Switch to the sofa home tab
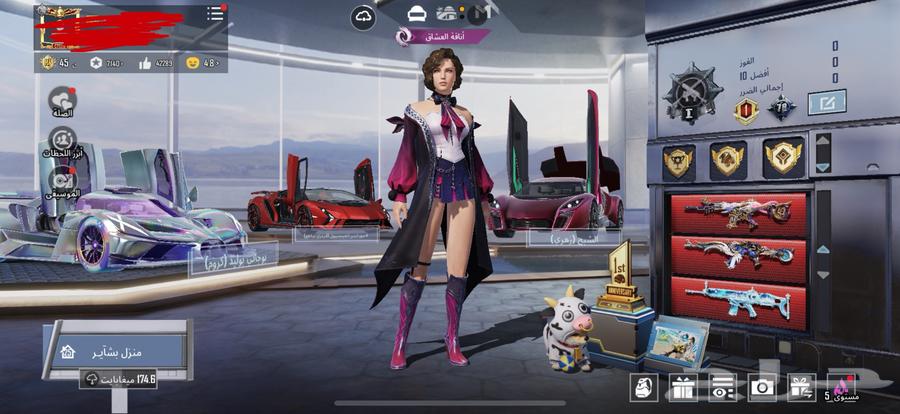Image resolution: width=900 pixels, height=414 pixels. (417, 13)
